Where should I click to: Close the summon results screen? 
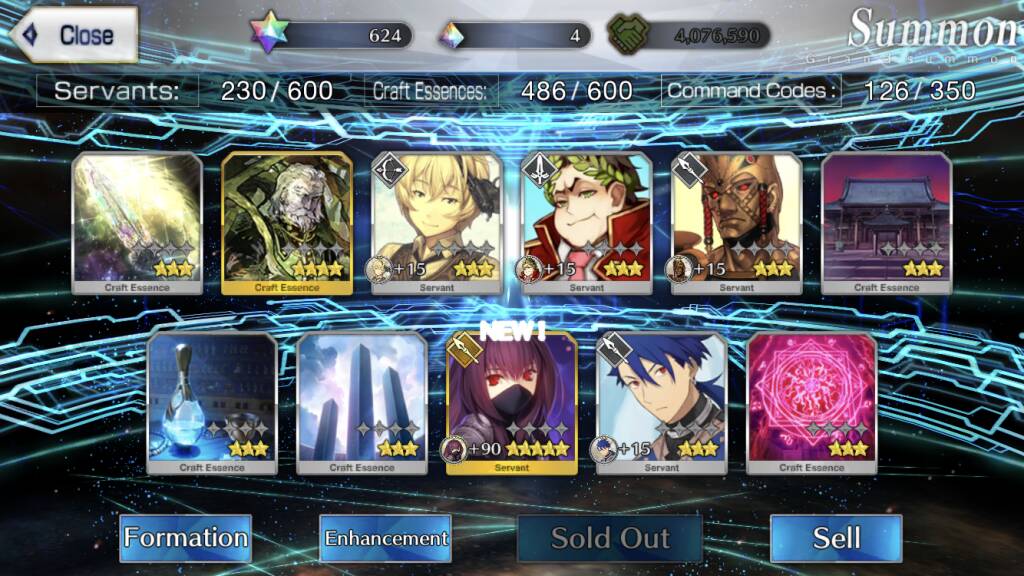[74, 35]
